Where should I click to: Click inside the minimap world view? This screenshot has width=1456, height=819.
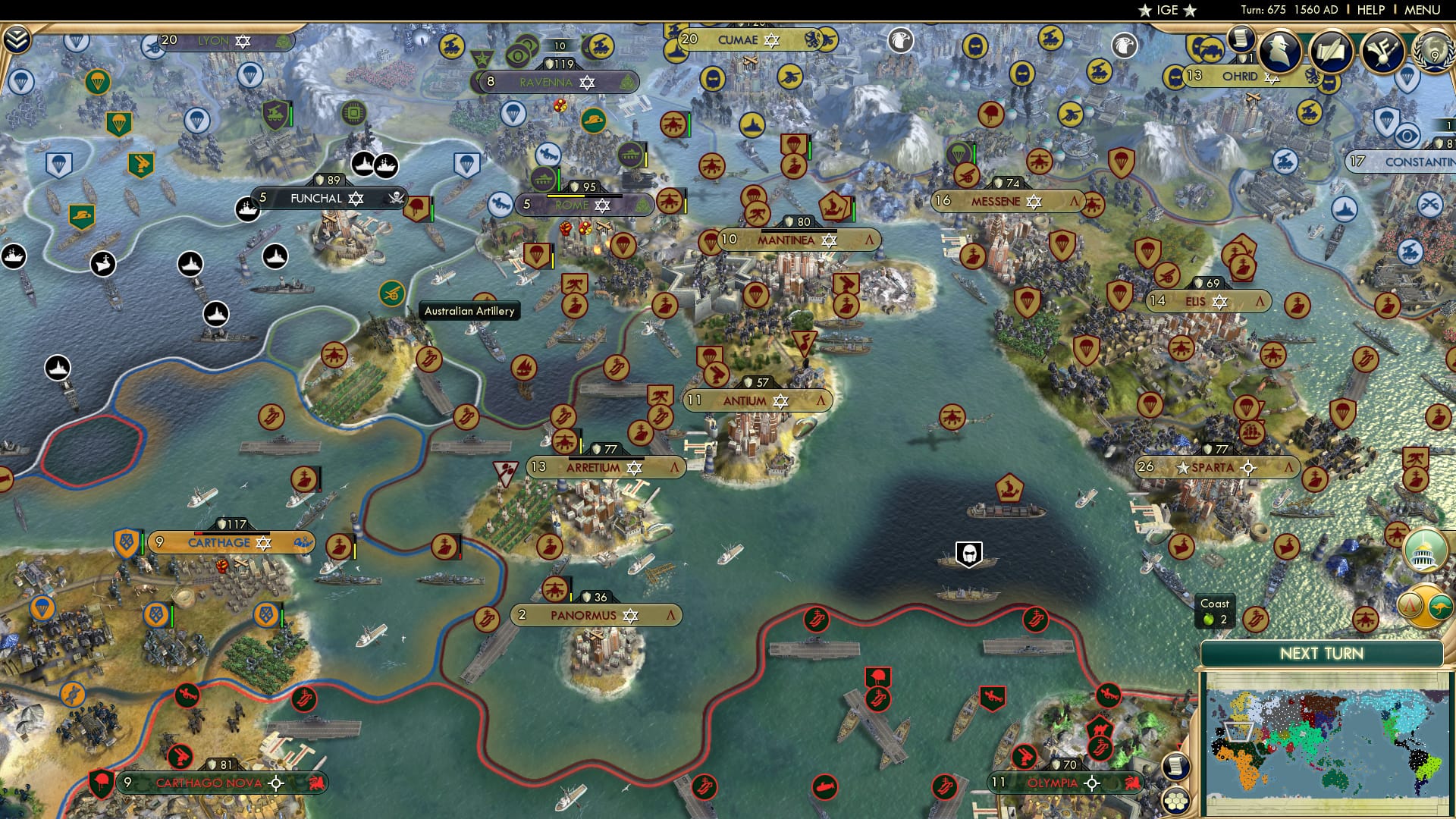click(x=1323, y=743)
